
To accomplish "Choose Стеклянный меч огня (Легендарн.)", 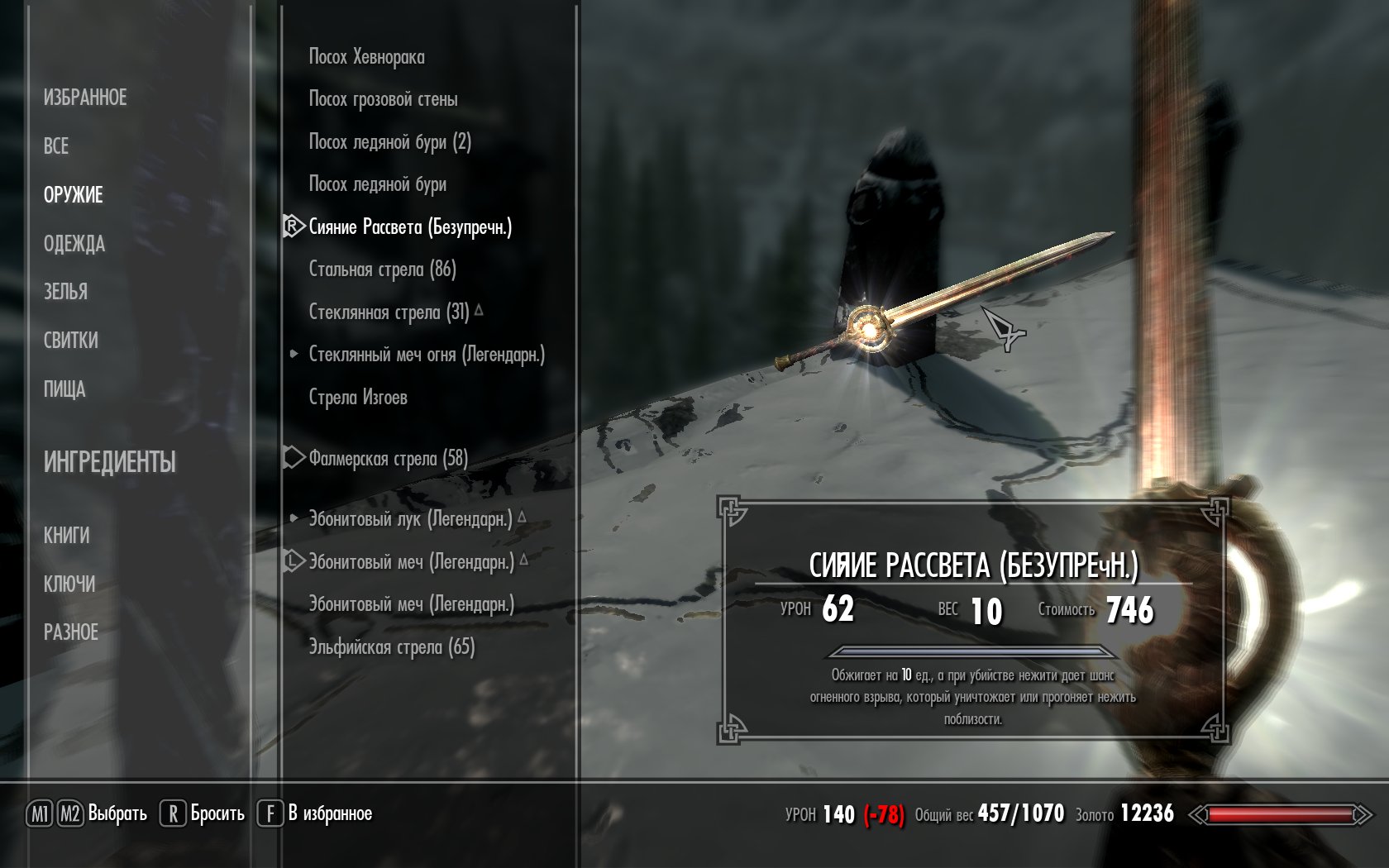I will point(427,355).
